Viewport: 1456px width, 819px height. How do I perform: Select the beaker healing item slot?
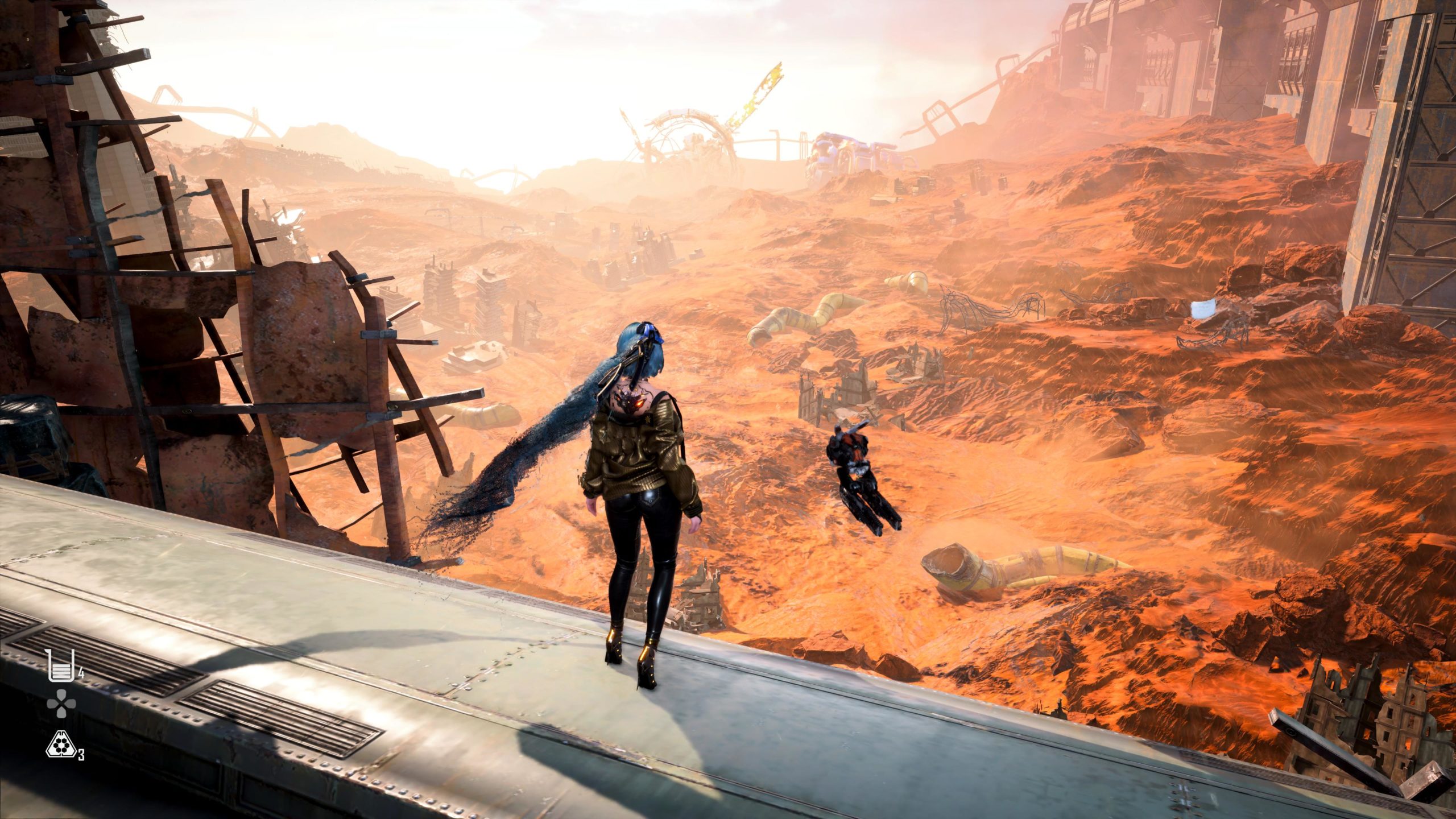pos(58,666)
